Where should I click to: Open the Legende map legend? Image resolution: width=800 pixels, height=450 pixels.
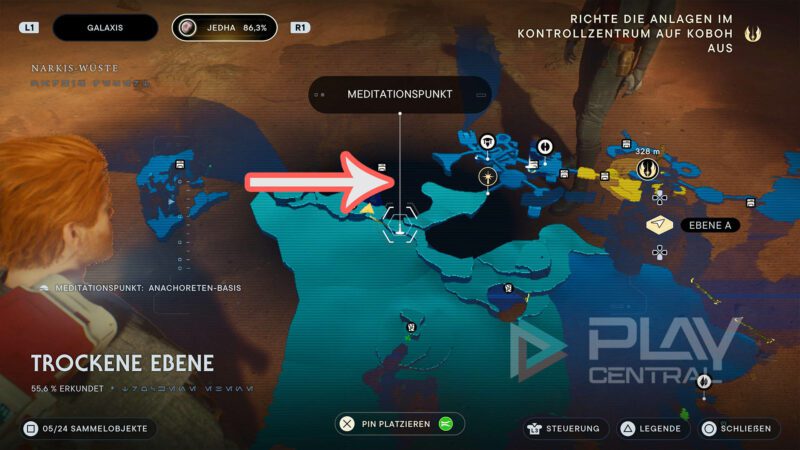pos(654,428)
